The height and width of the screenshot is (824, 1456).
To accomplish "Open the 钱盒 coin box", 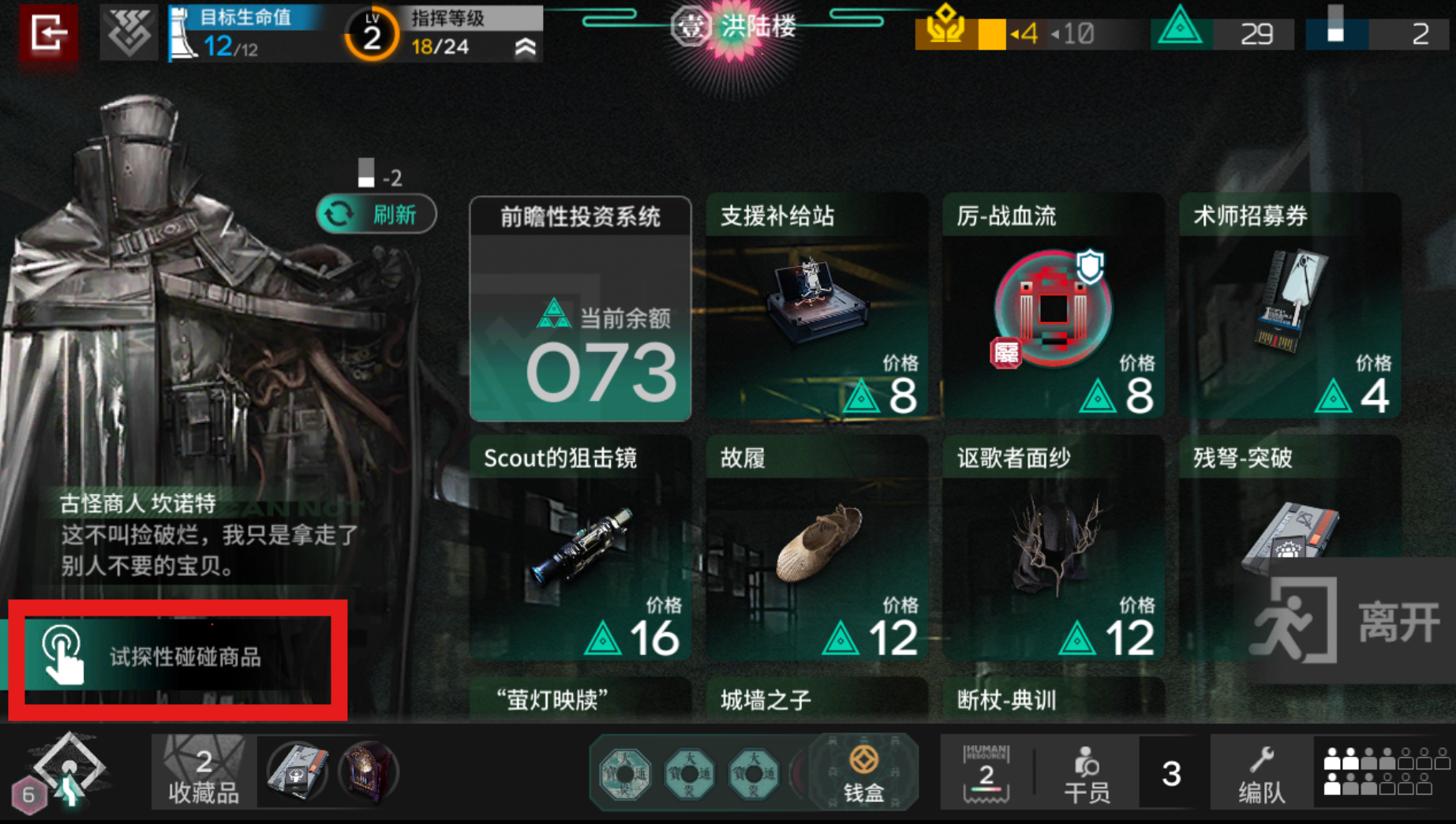I will pos(863,773).
